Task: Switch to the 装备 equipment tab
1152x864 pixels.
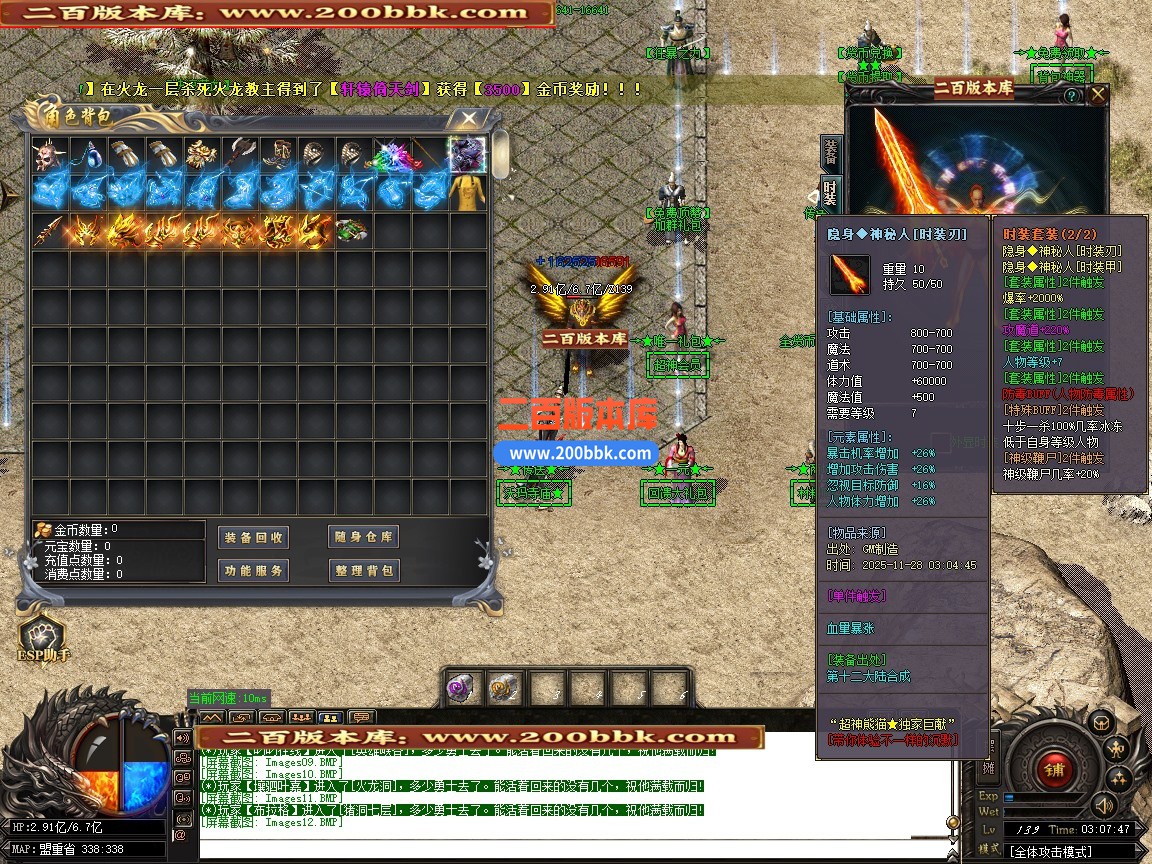Action: [830, 153]
